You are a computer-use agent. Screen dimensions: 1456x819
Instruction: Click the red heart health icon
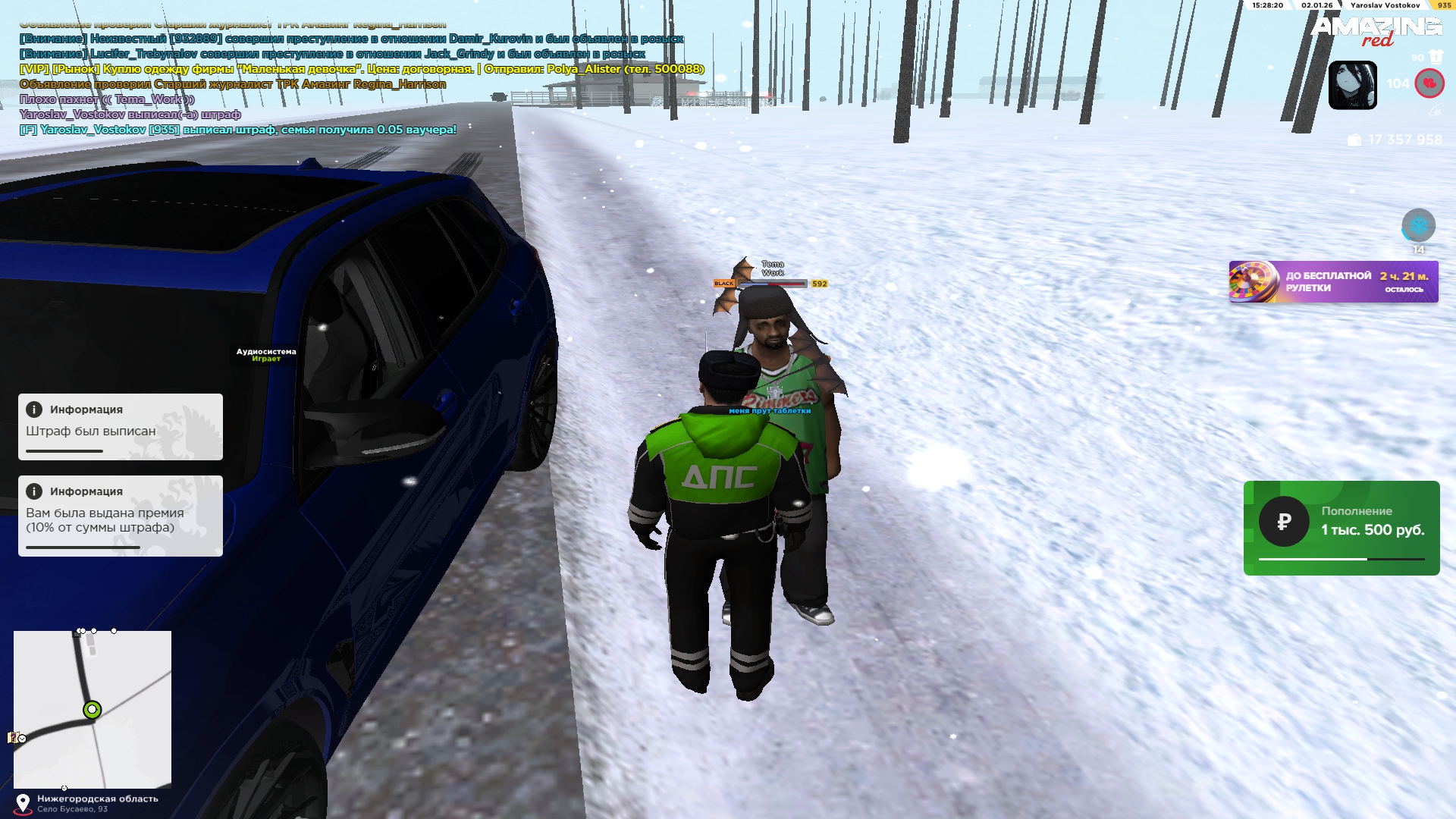coord(1429,83)
